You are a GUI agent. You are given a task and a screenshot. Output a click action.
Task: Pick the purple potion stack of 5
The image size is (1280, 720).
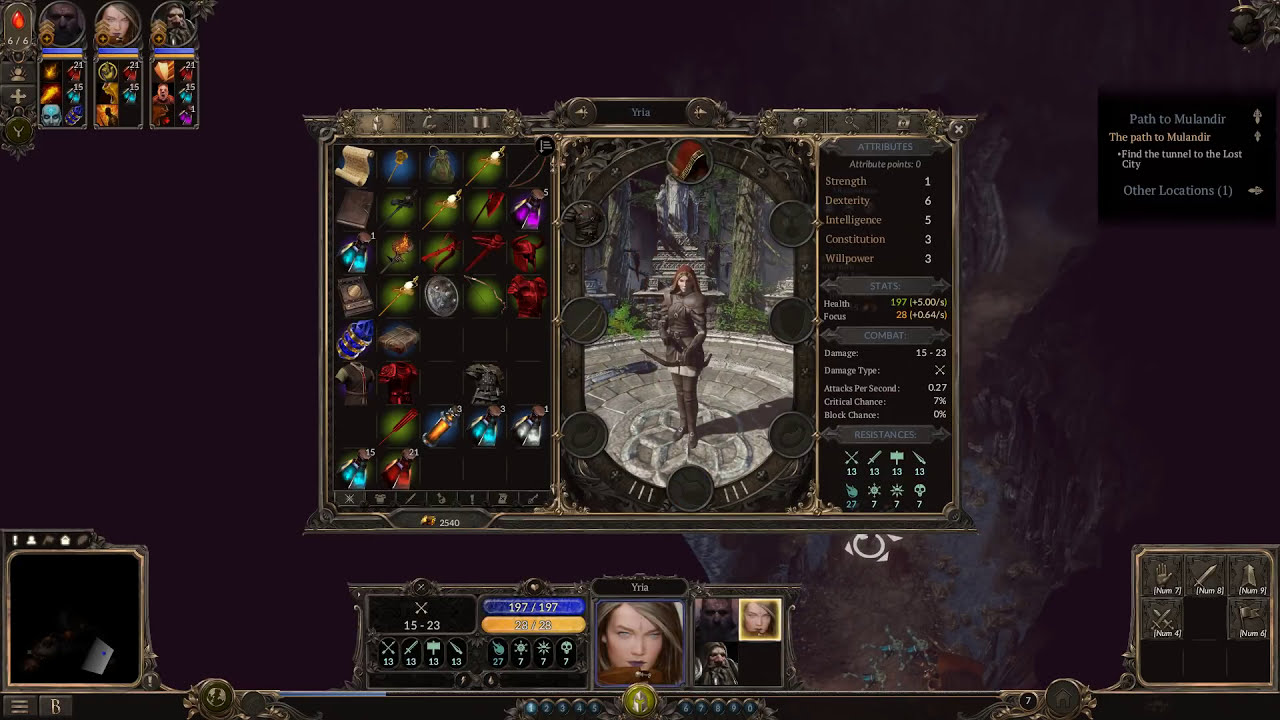point(528,209)
